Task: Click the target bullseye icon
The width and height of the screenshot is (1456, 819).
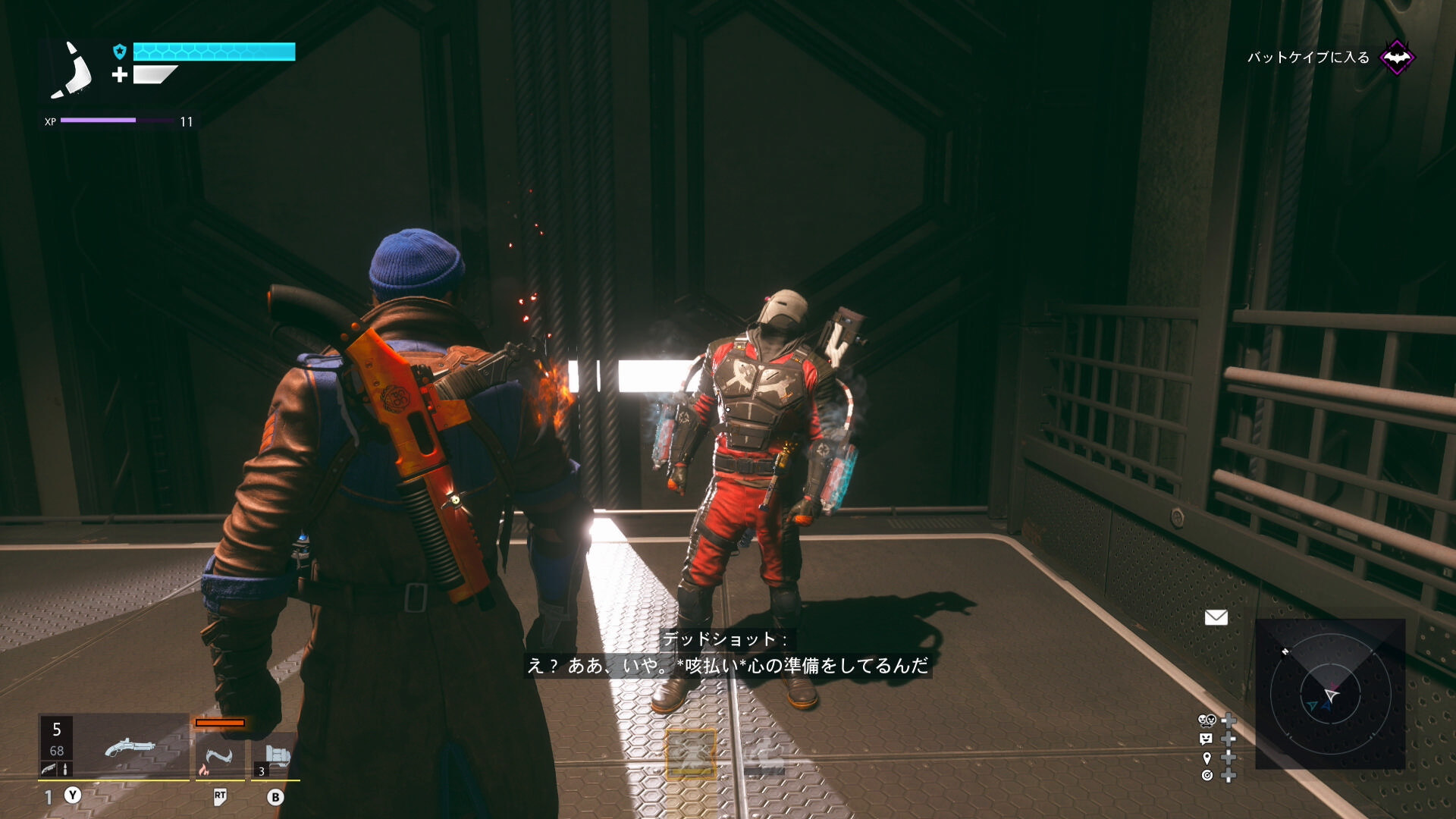Action: 1207,775
